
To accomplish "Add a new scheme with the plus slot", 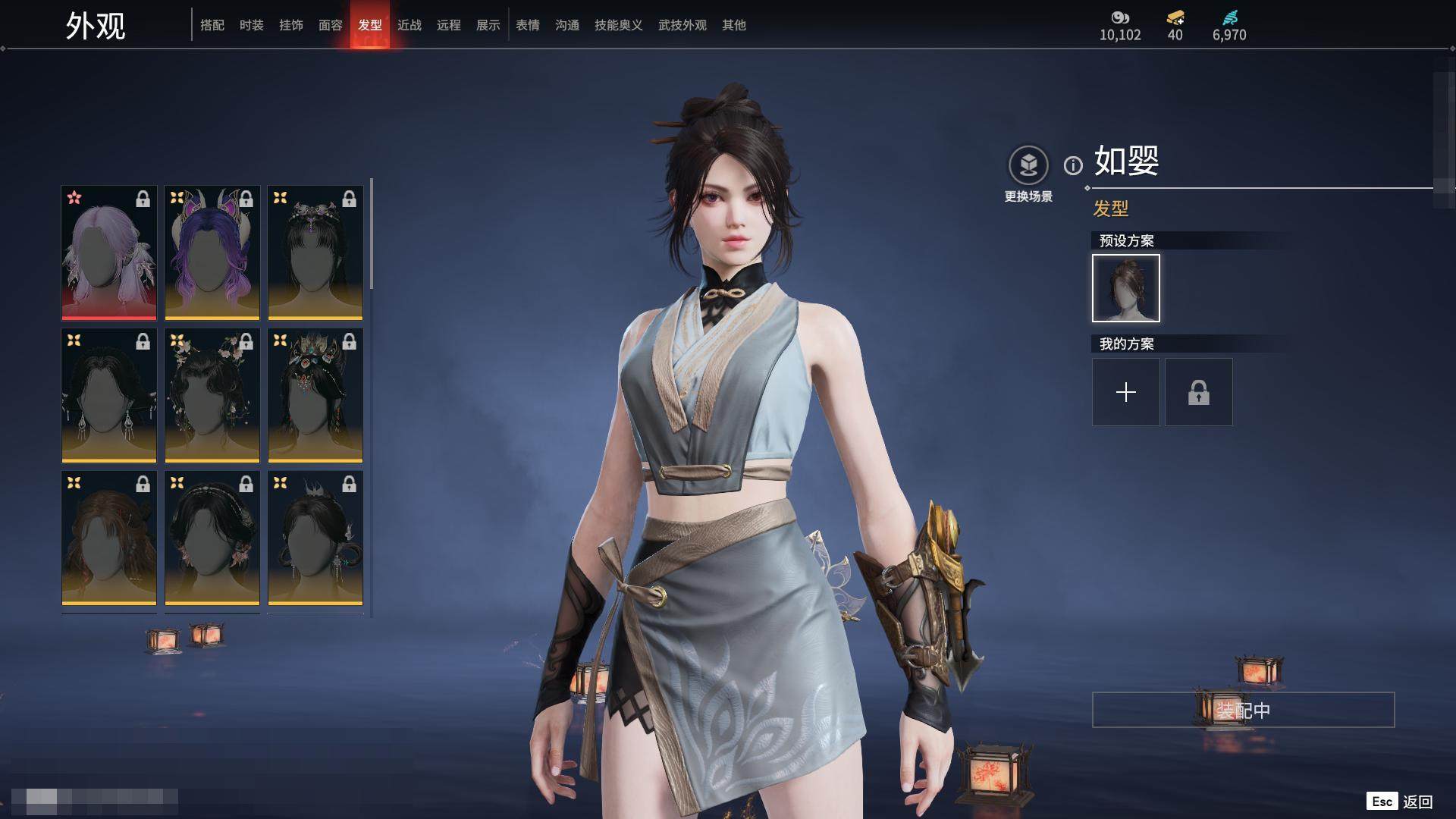I will 1126,392.
